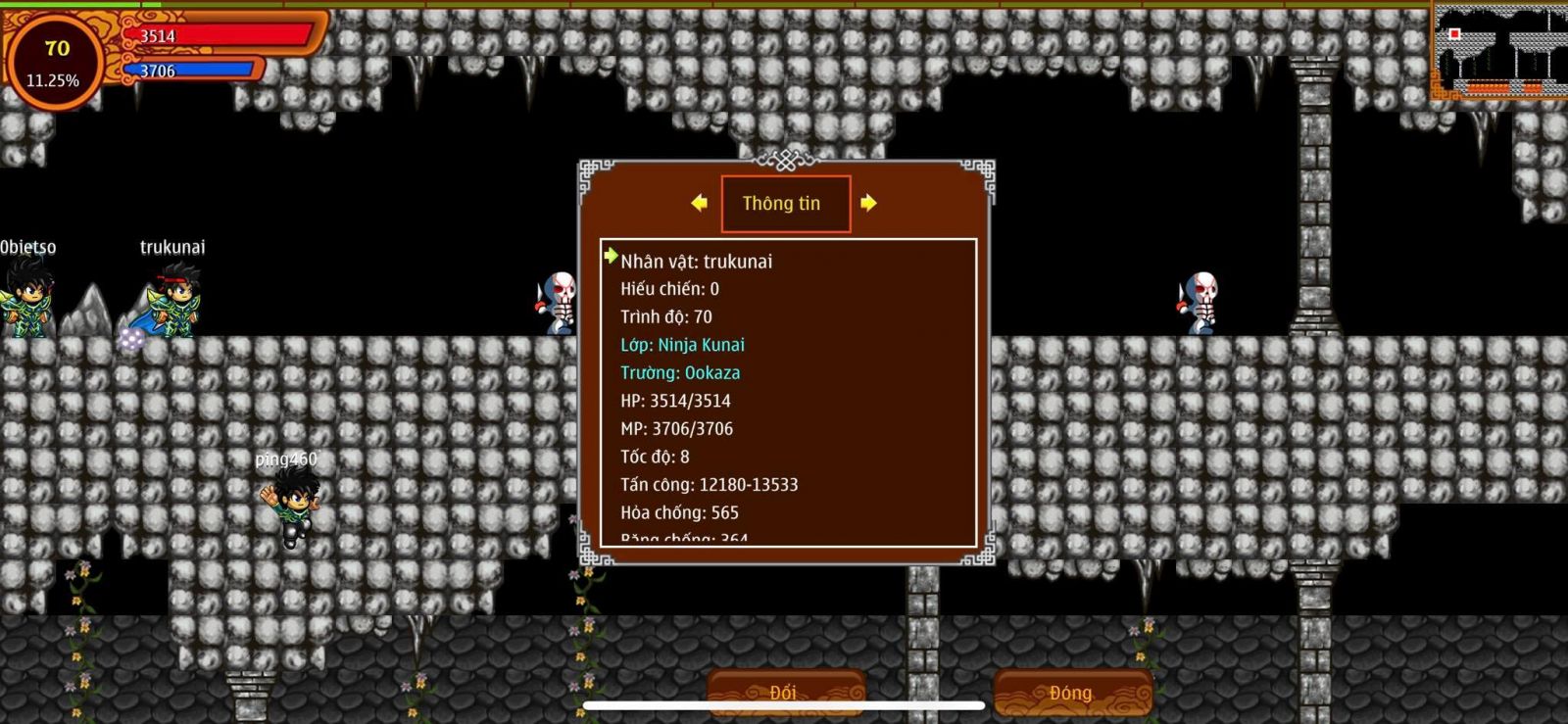The image size is (1568, 724).
Task: Select the Lớp: Ninja Kunai row
Action: tap(682, 345)
